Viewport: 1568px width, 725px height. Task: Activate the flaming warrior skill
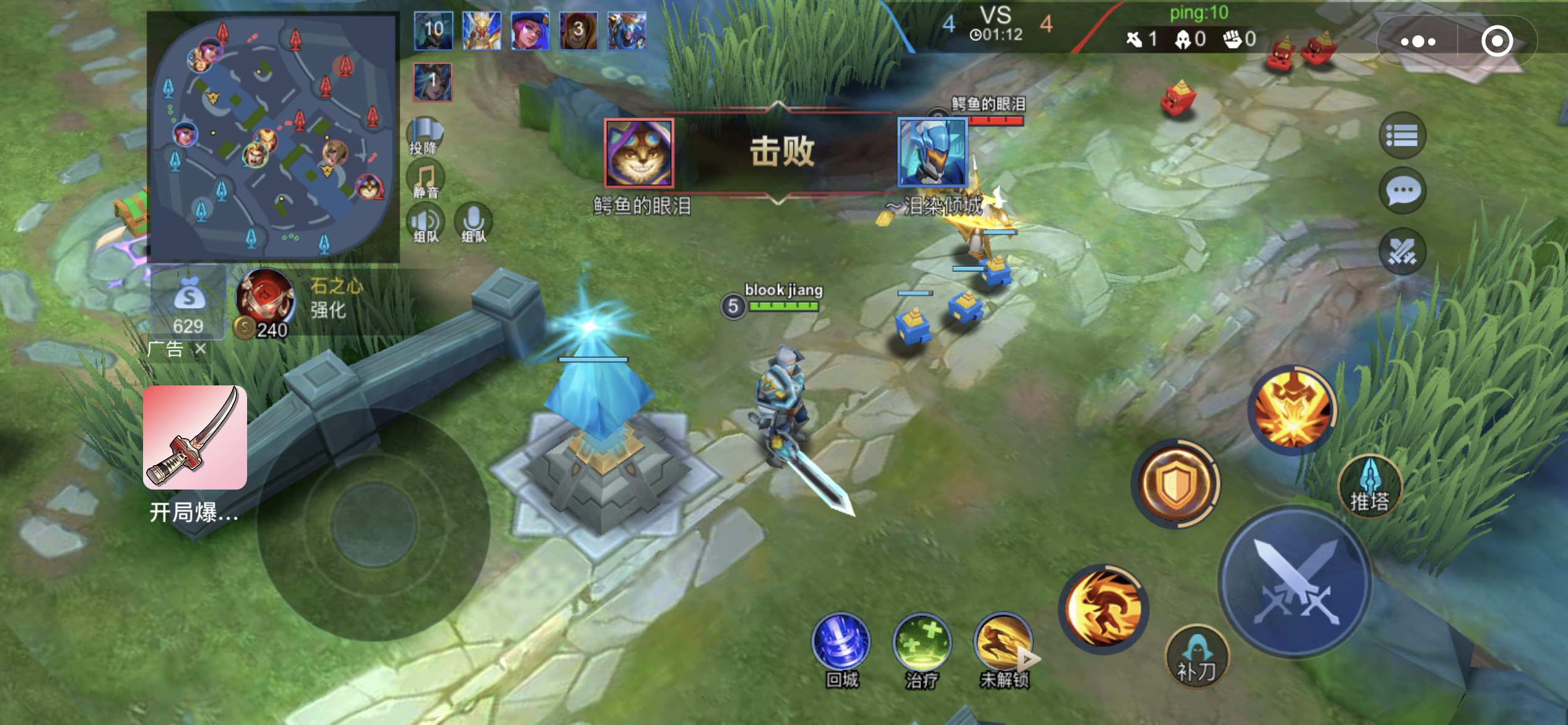(x=1104, y=609)
